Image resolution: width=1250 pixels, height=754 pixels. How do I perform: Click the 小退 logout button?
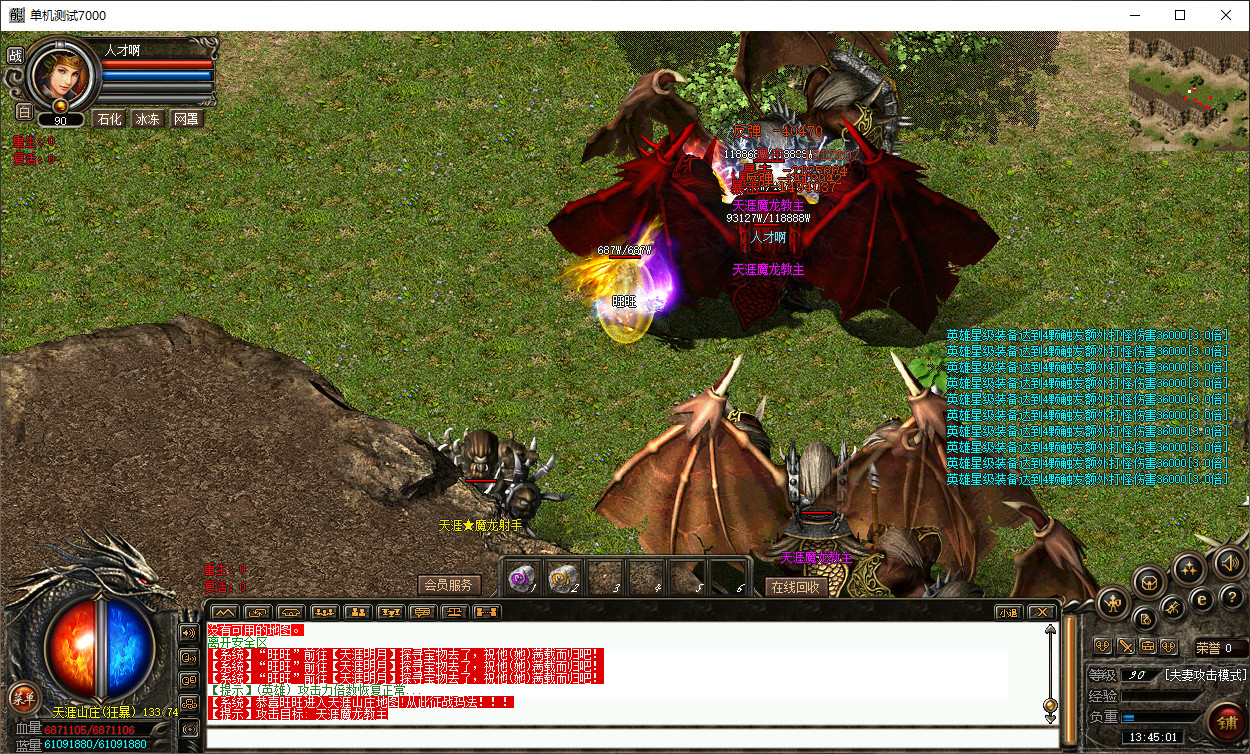[x=1007, y=612]
